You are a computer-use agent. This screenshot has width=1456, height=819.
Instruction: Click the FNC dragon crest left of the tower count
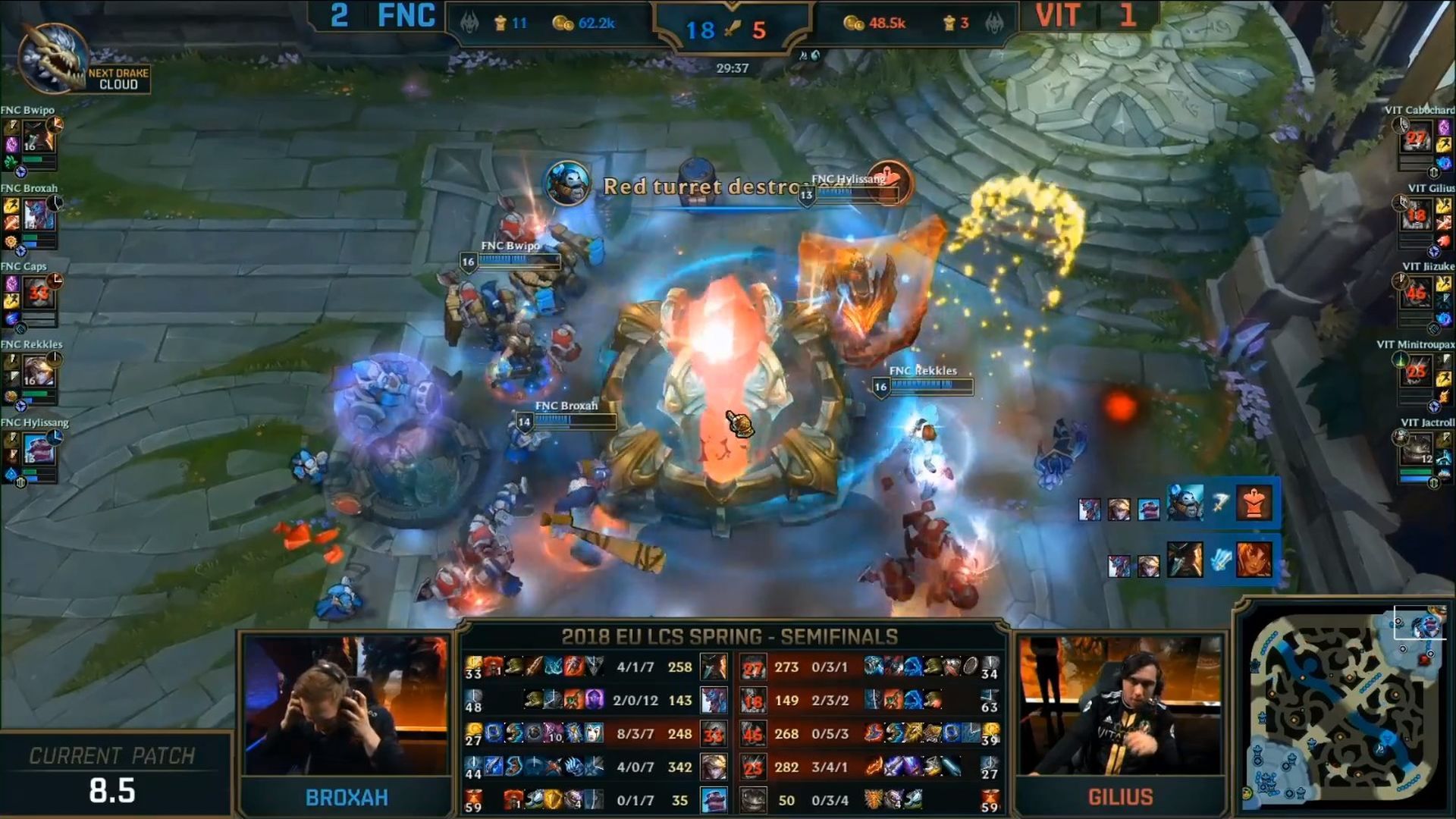point(472,22)
